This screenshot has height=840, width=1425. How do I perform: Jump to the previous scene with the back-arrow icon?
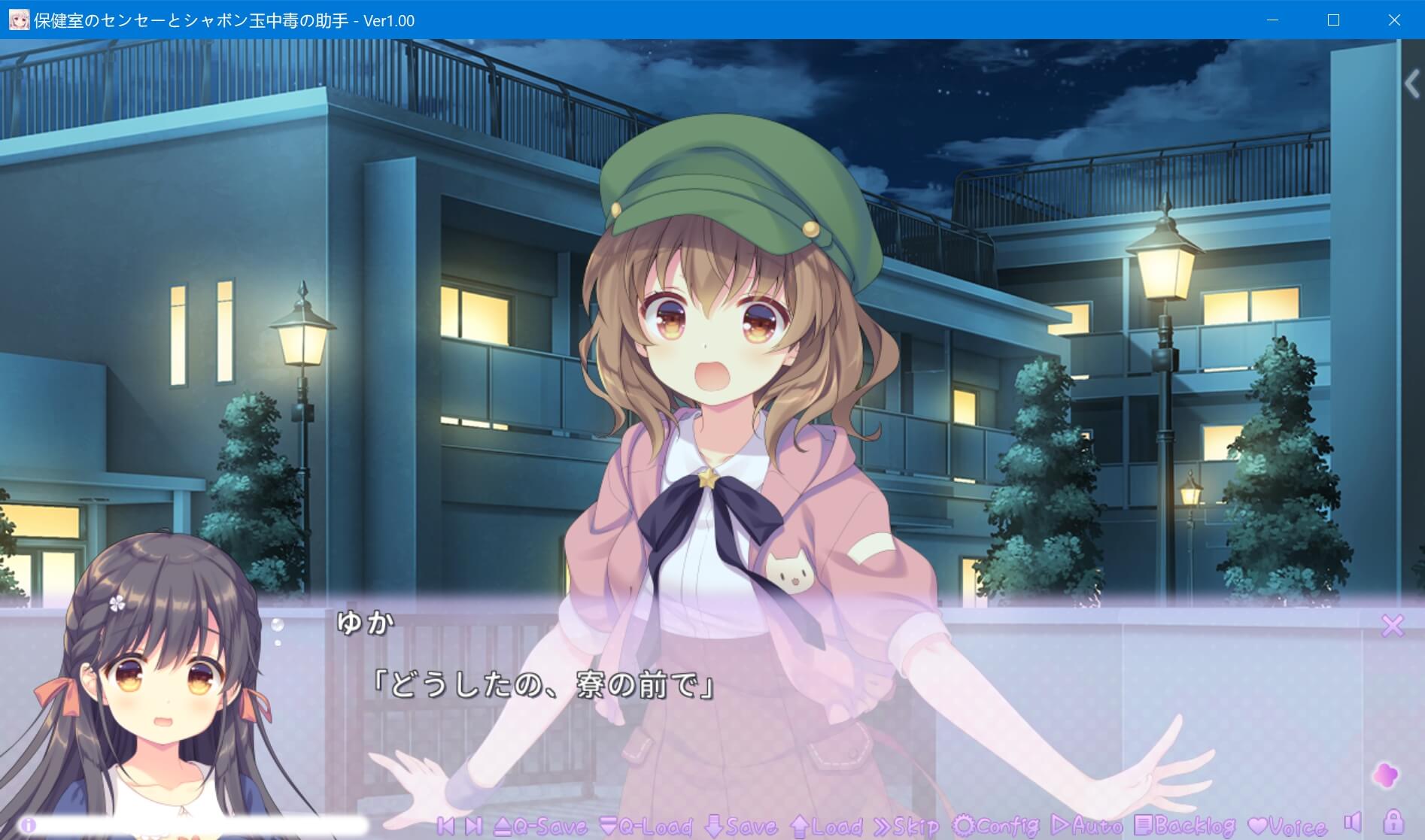[445, 826]
